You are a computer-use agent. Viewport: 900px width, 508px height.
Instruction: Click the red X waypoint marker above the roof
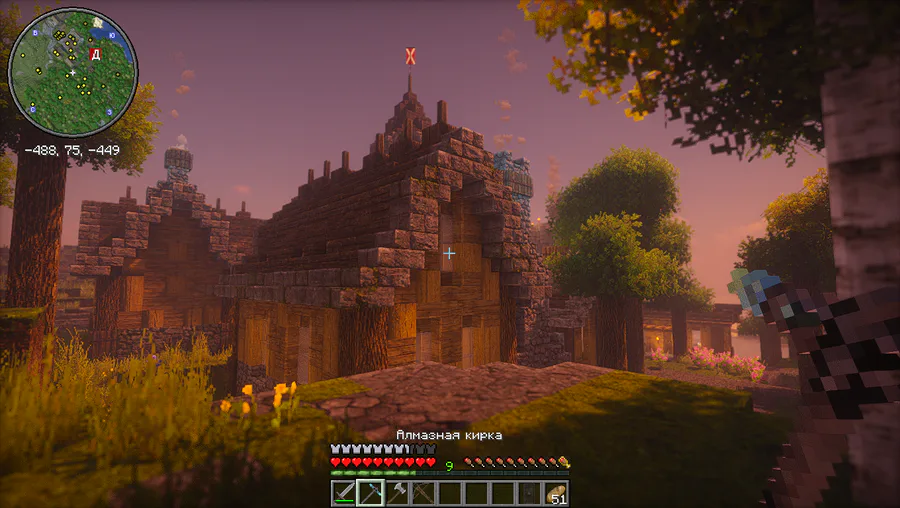point(410,55)
